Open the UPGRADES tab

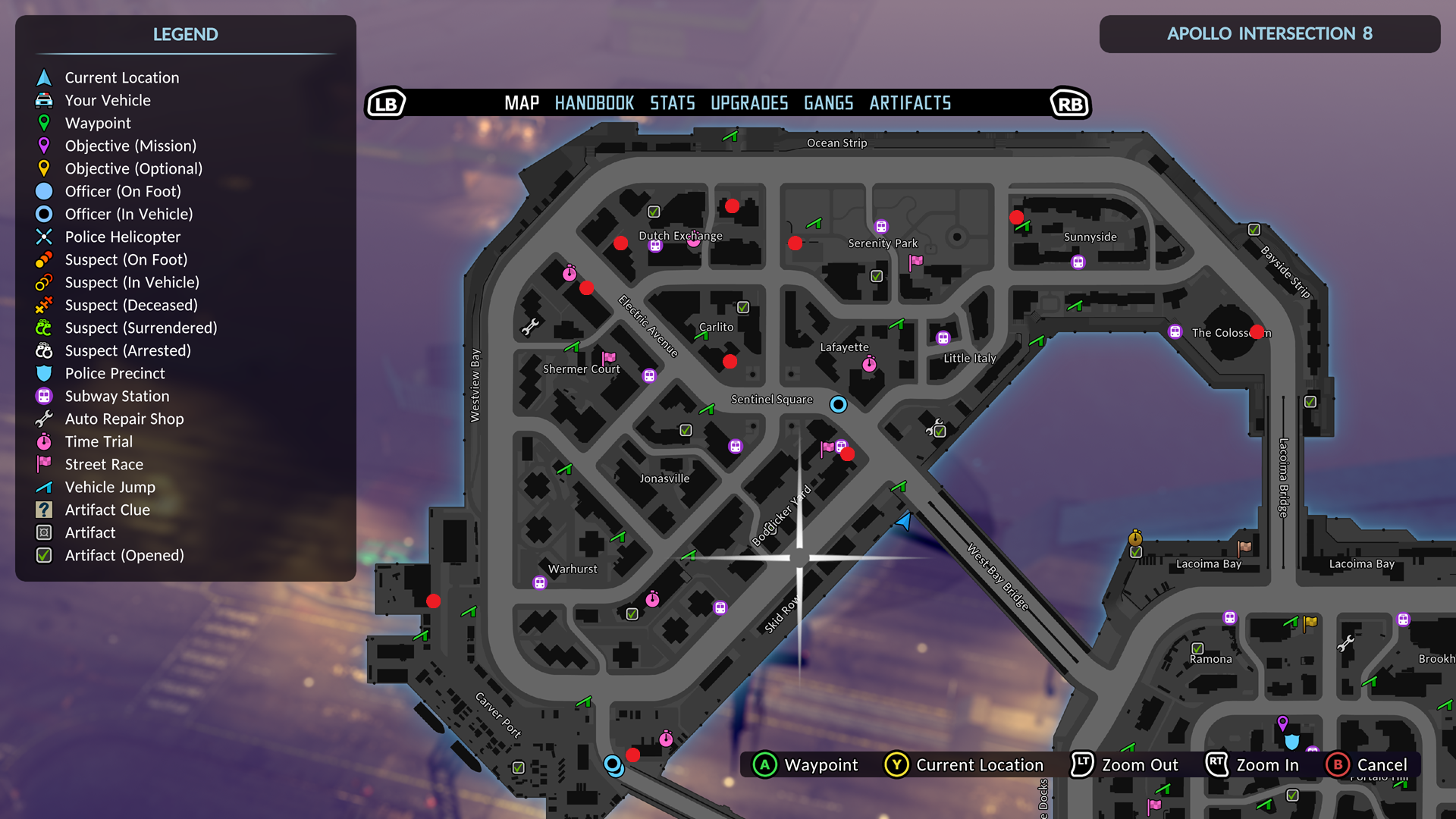(748, 103)
